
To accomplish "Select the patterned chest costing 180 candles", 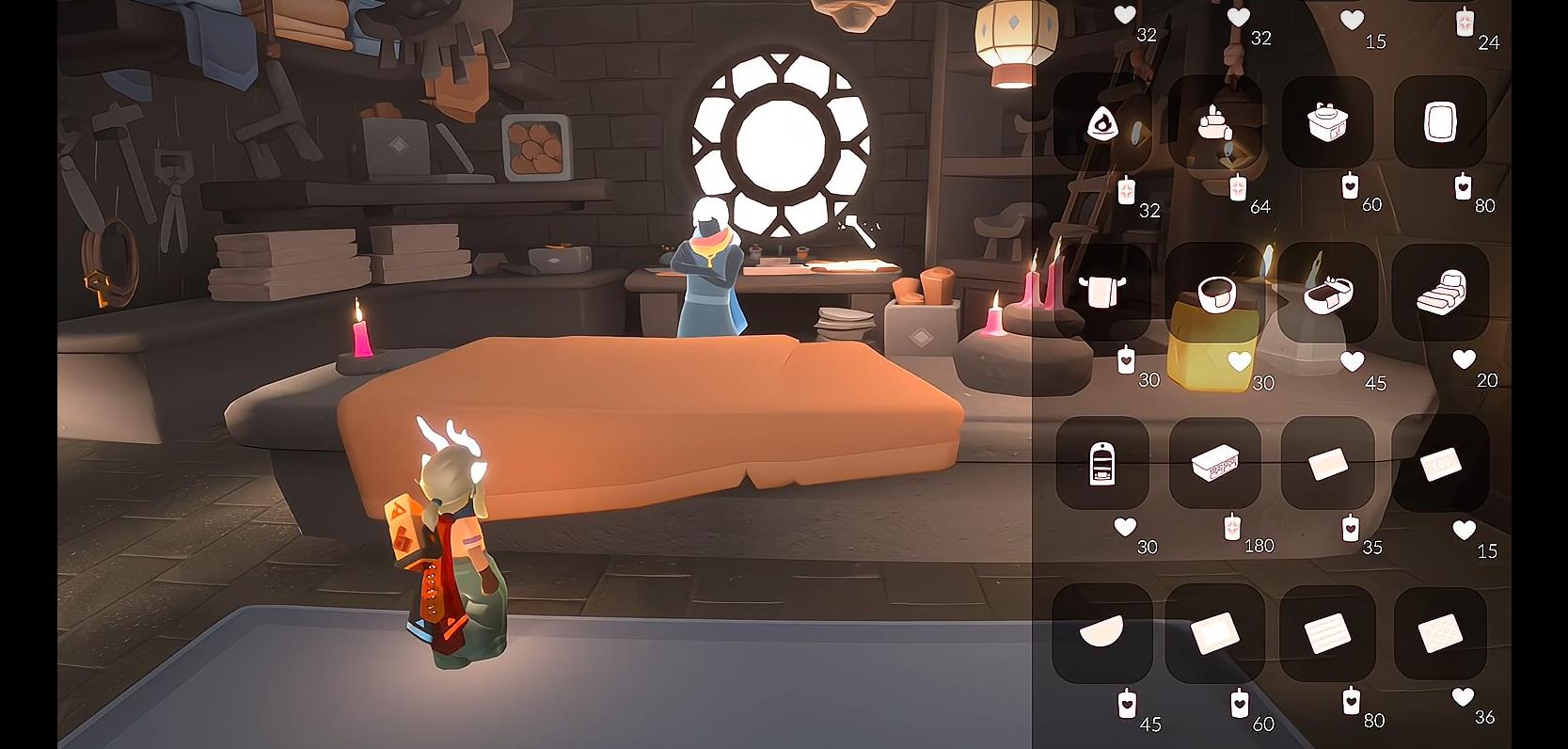I will point(1214,463).
